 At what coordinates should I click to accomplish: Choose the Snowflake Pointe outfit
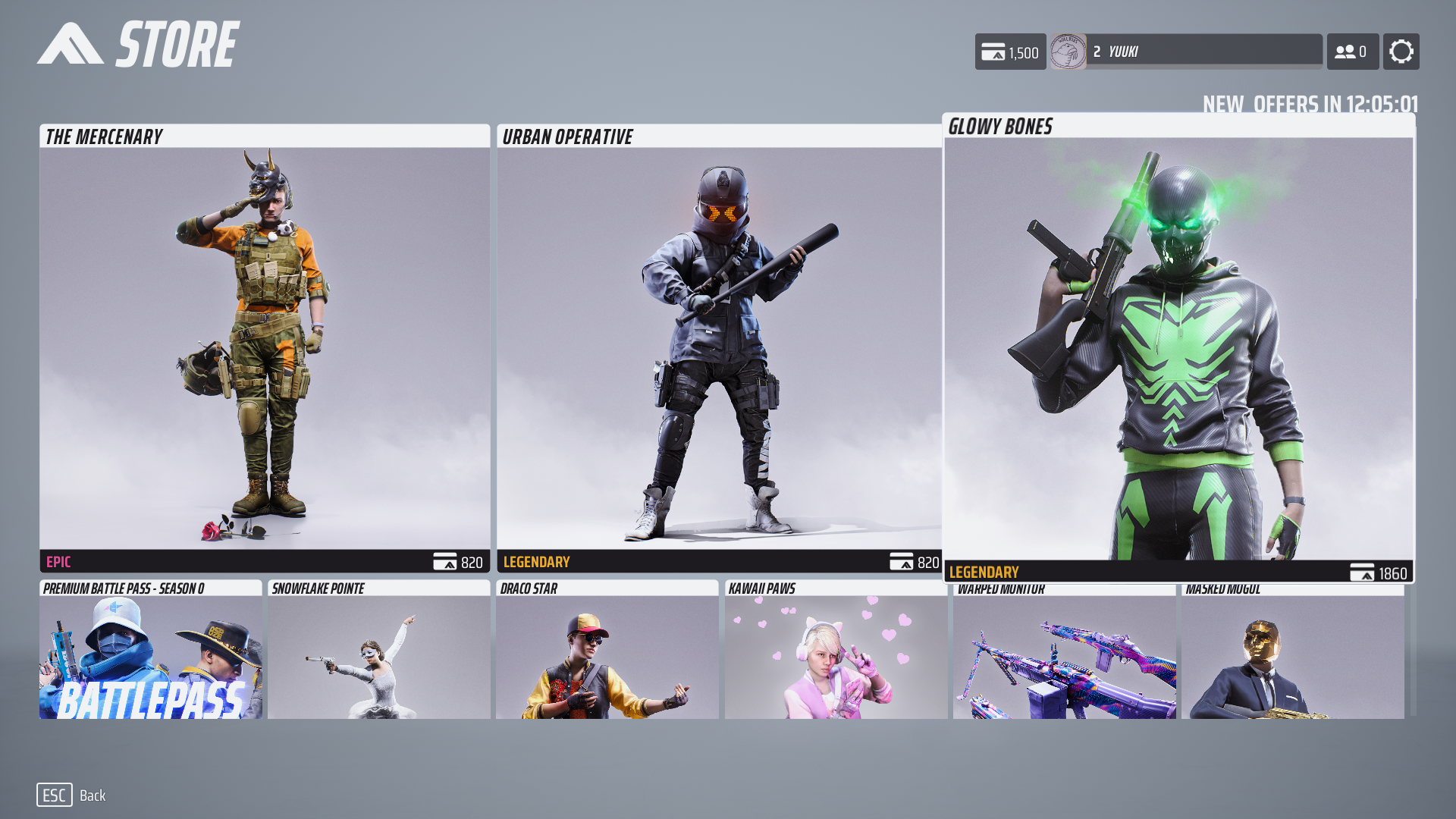pos(379,651)
